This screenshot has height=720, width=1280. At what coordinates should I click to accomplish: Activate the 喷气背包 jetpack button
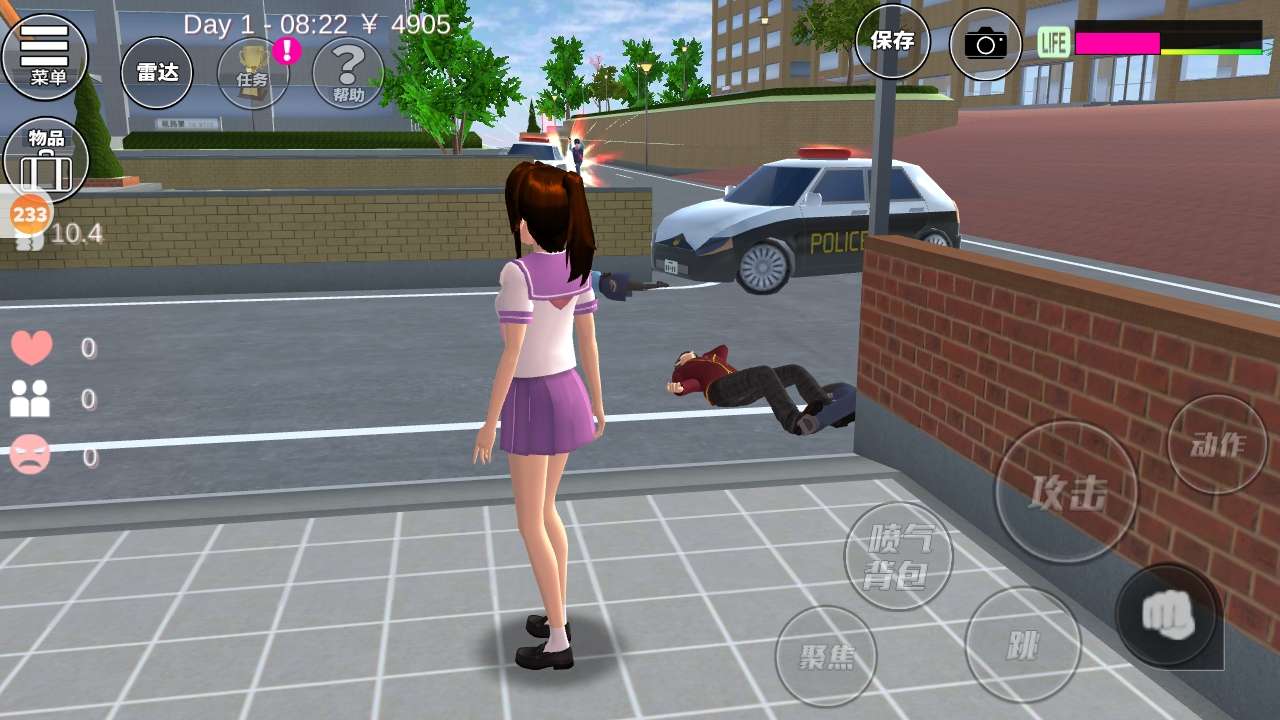click(x=898, y=557)
